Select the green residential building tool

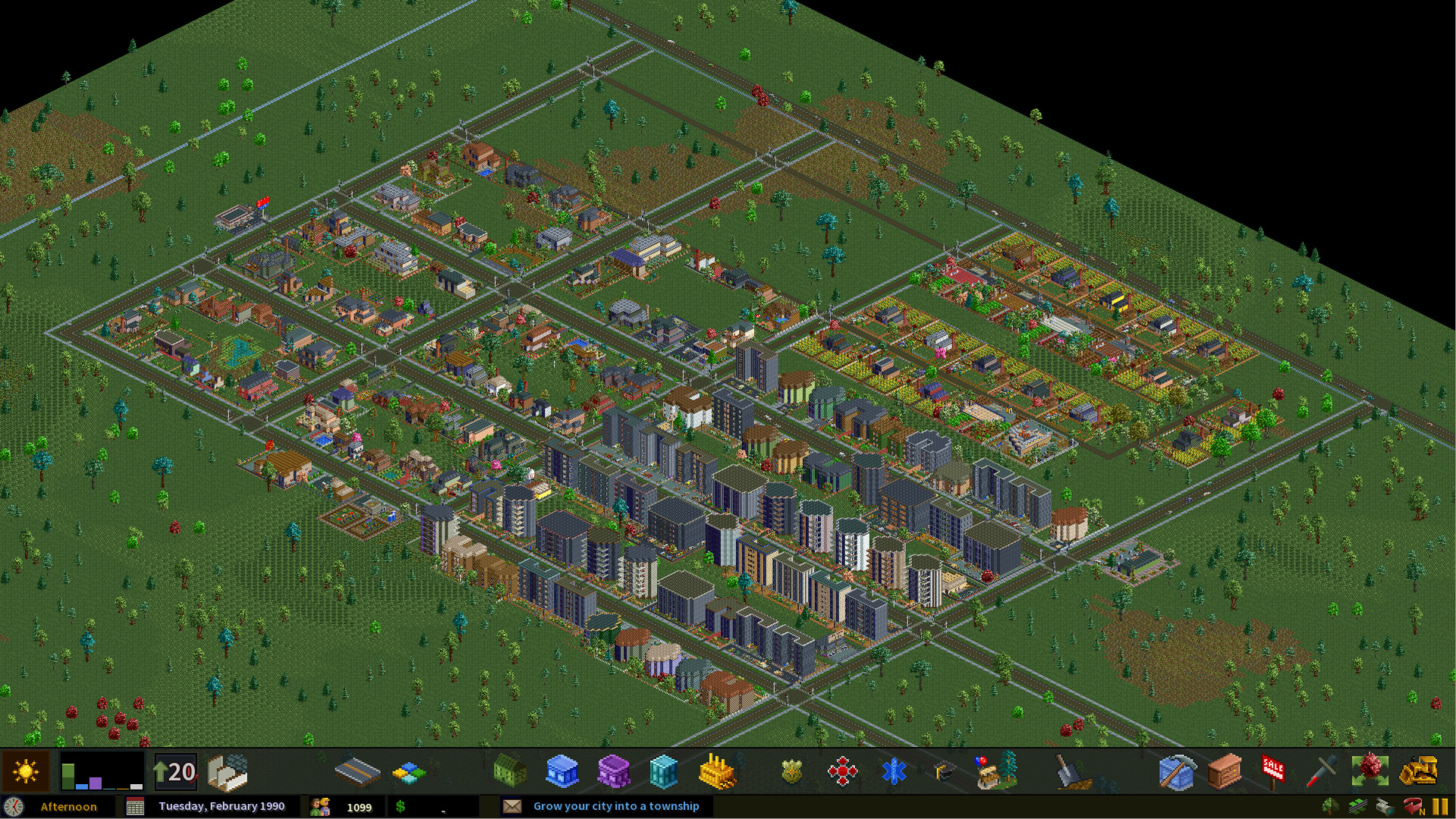coord(509,771)
